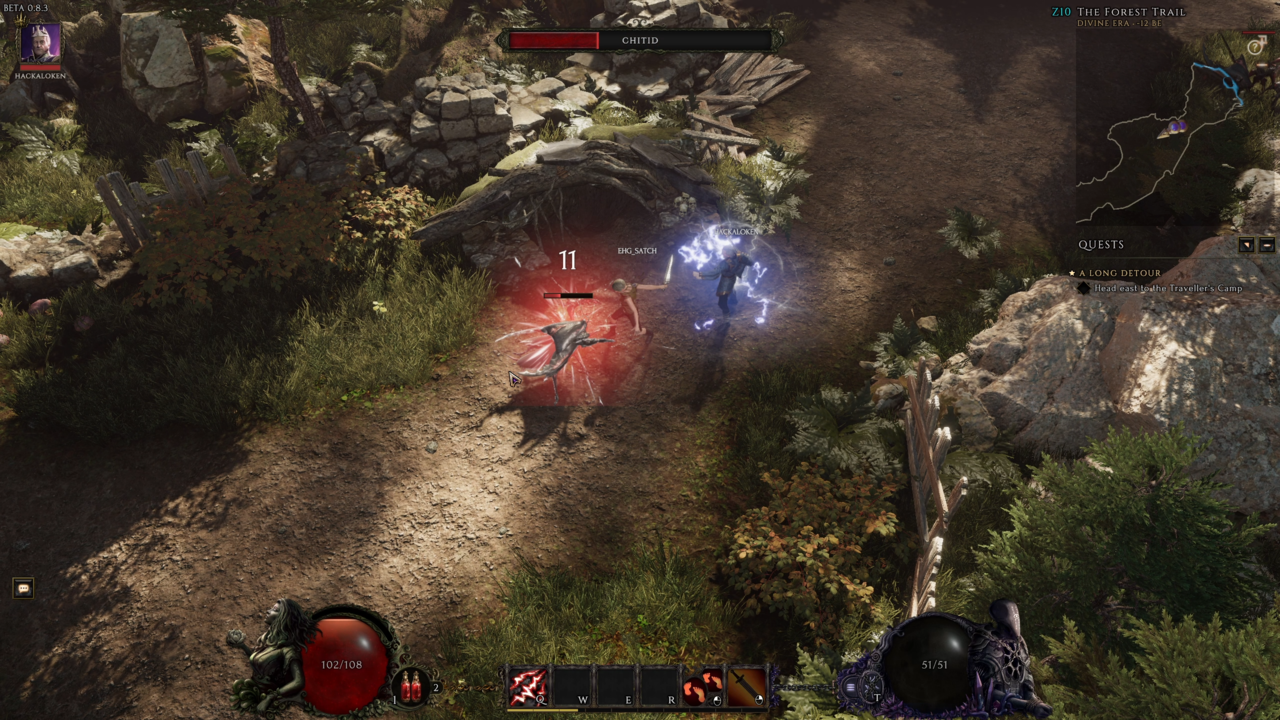Expand the A LONG DETOUR quest entry
The image size is (1280, 720).
pos(1120,272)
